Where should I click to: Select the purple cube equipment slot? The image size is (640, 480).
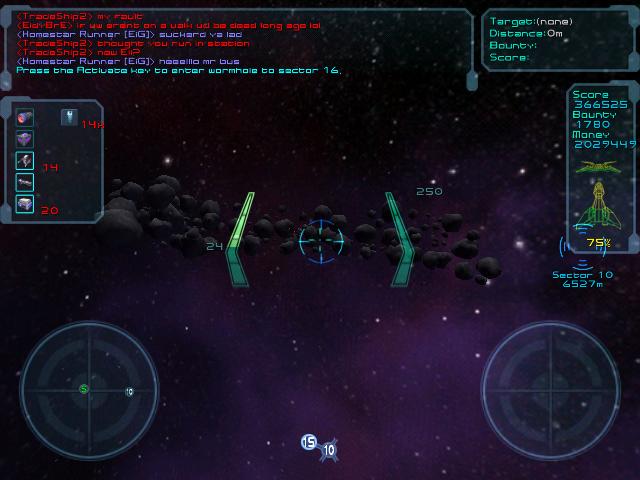25,139
